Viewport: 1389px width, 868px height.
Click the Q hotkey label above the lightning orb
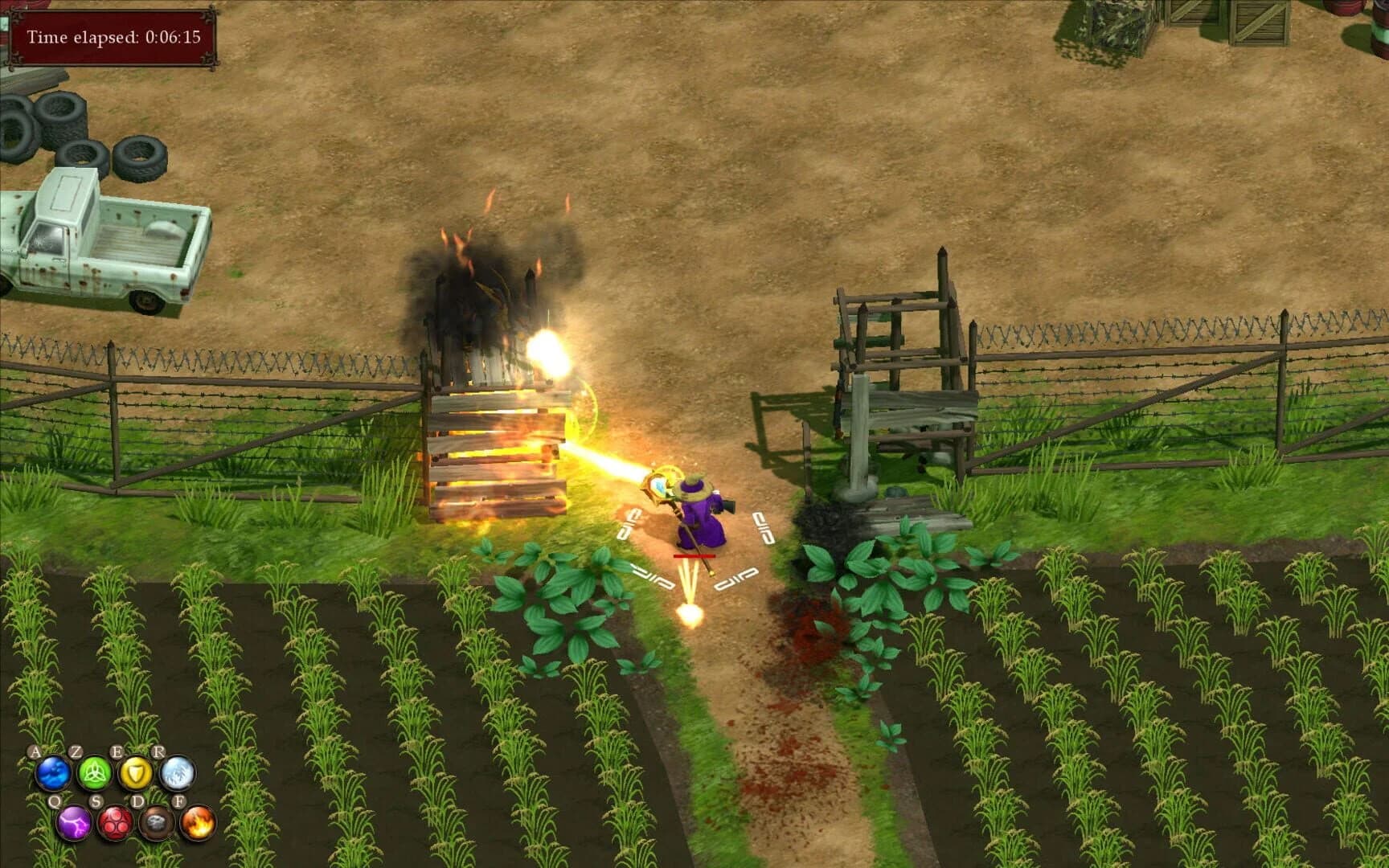54,800
